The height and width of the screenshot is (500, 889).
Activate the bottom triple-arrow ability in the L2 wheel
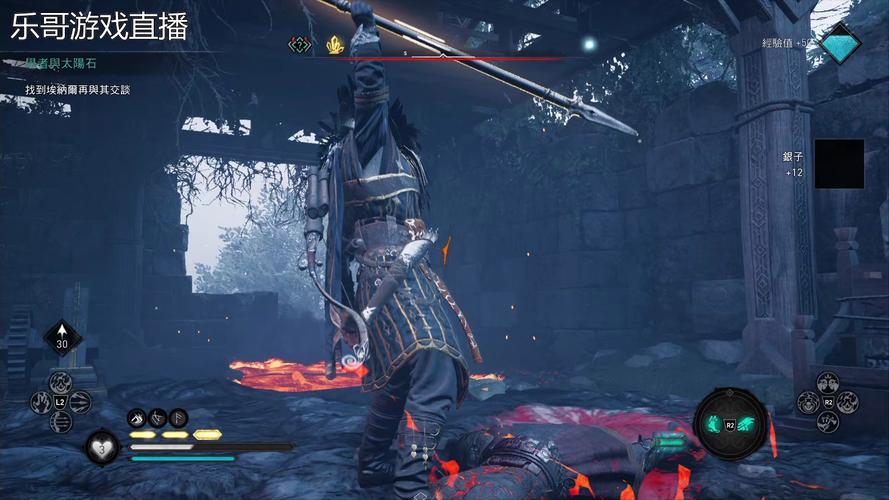point(61,422)
